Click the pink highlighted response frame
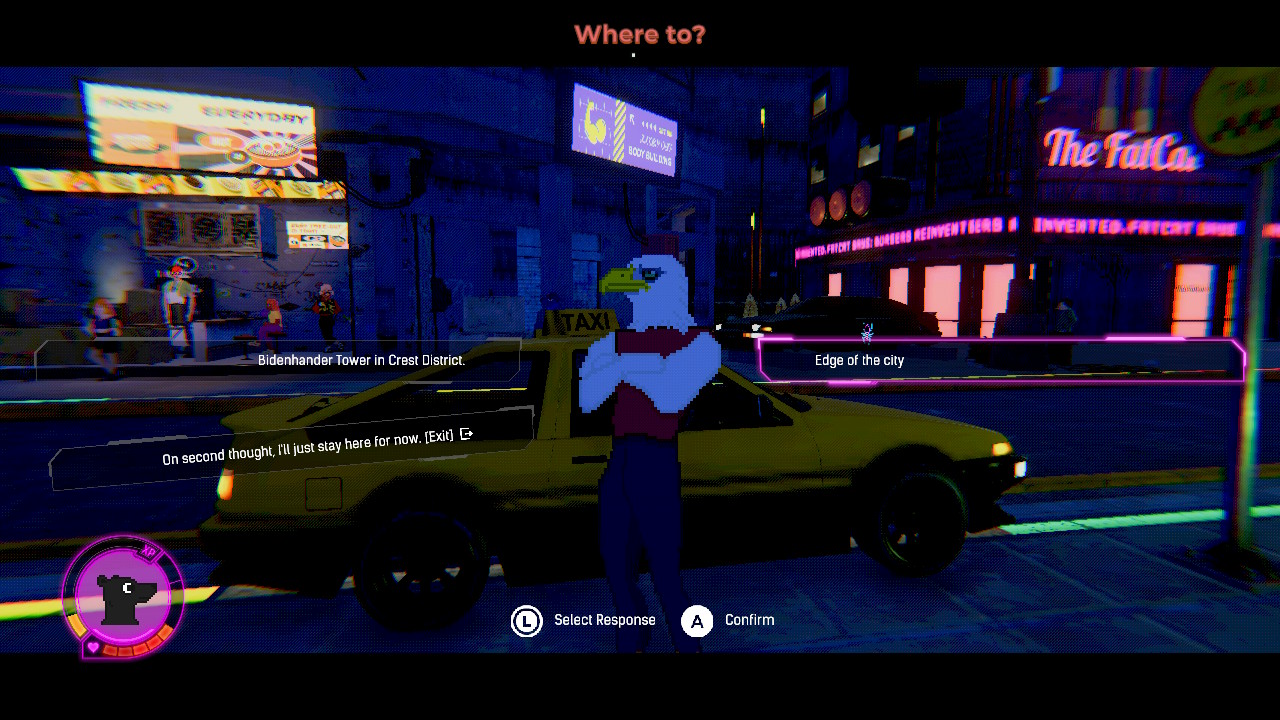 point(1000,360)
